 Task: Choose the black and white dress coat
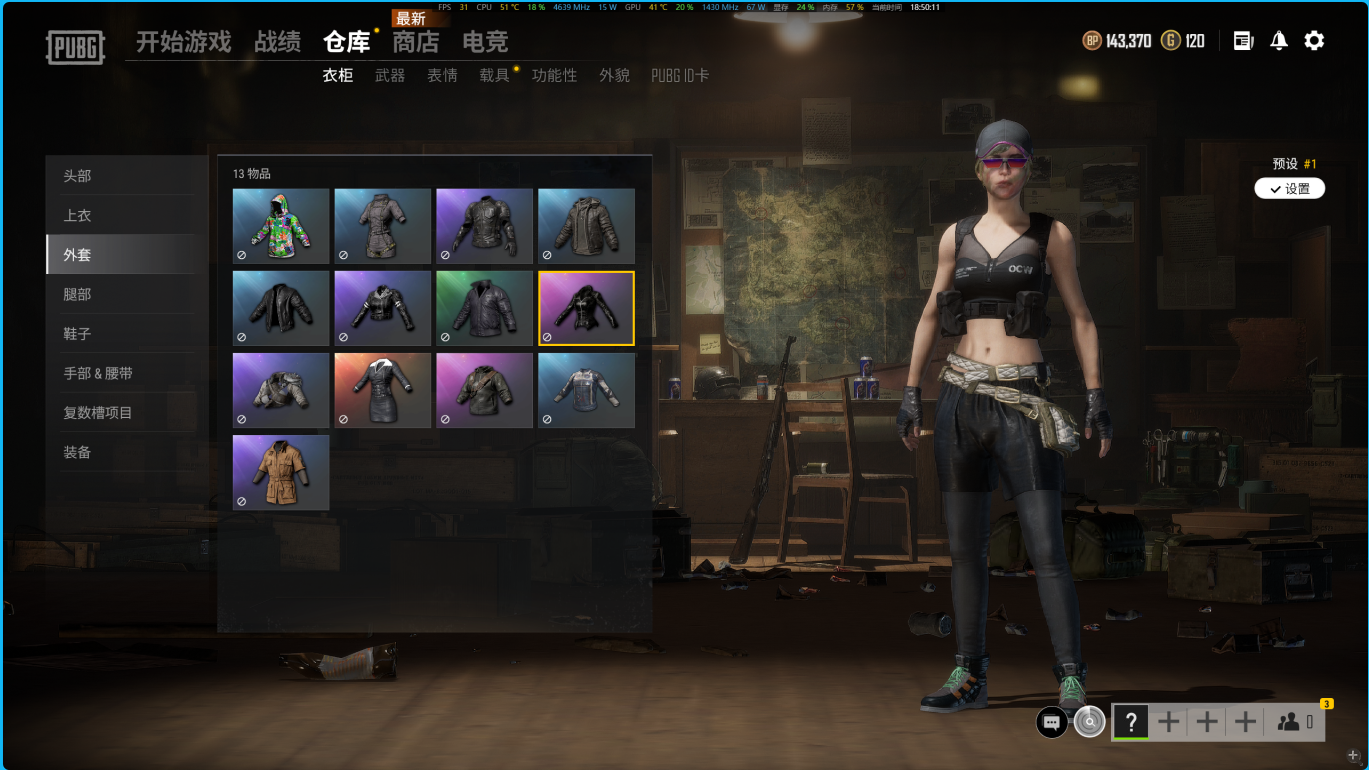[383, 390]
